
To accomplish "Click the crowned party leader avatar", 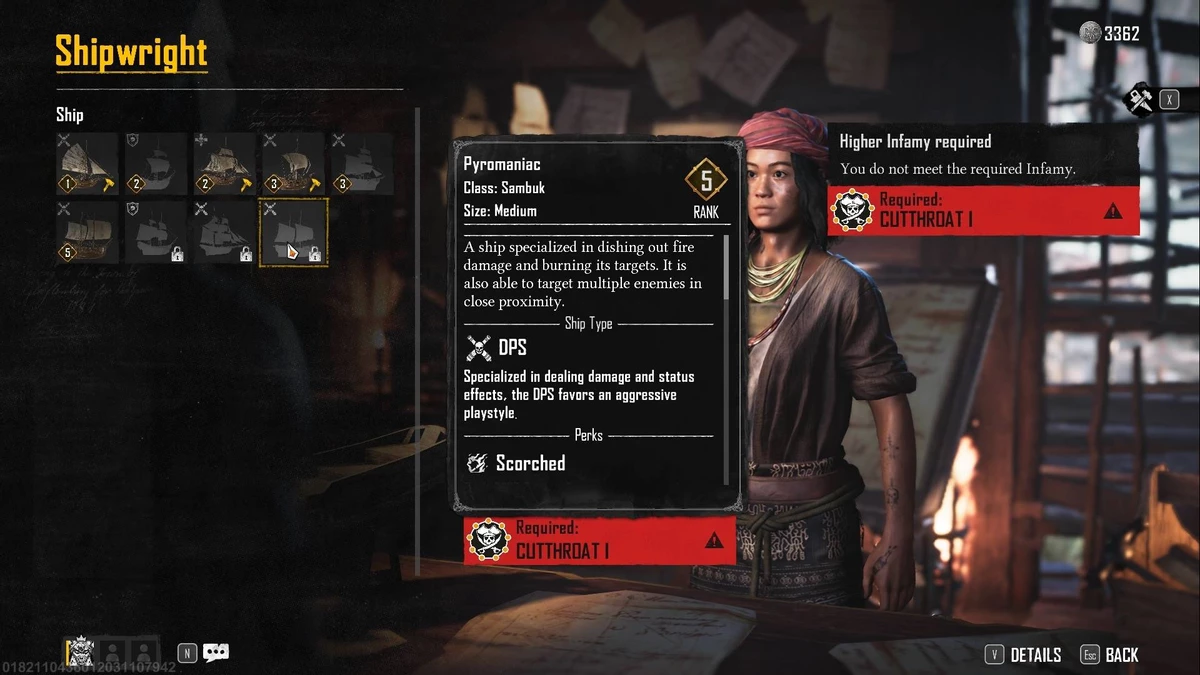I will coord(80,652).
